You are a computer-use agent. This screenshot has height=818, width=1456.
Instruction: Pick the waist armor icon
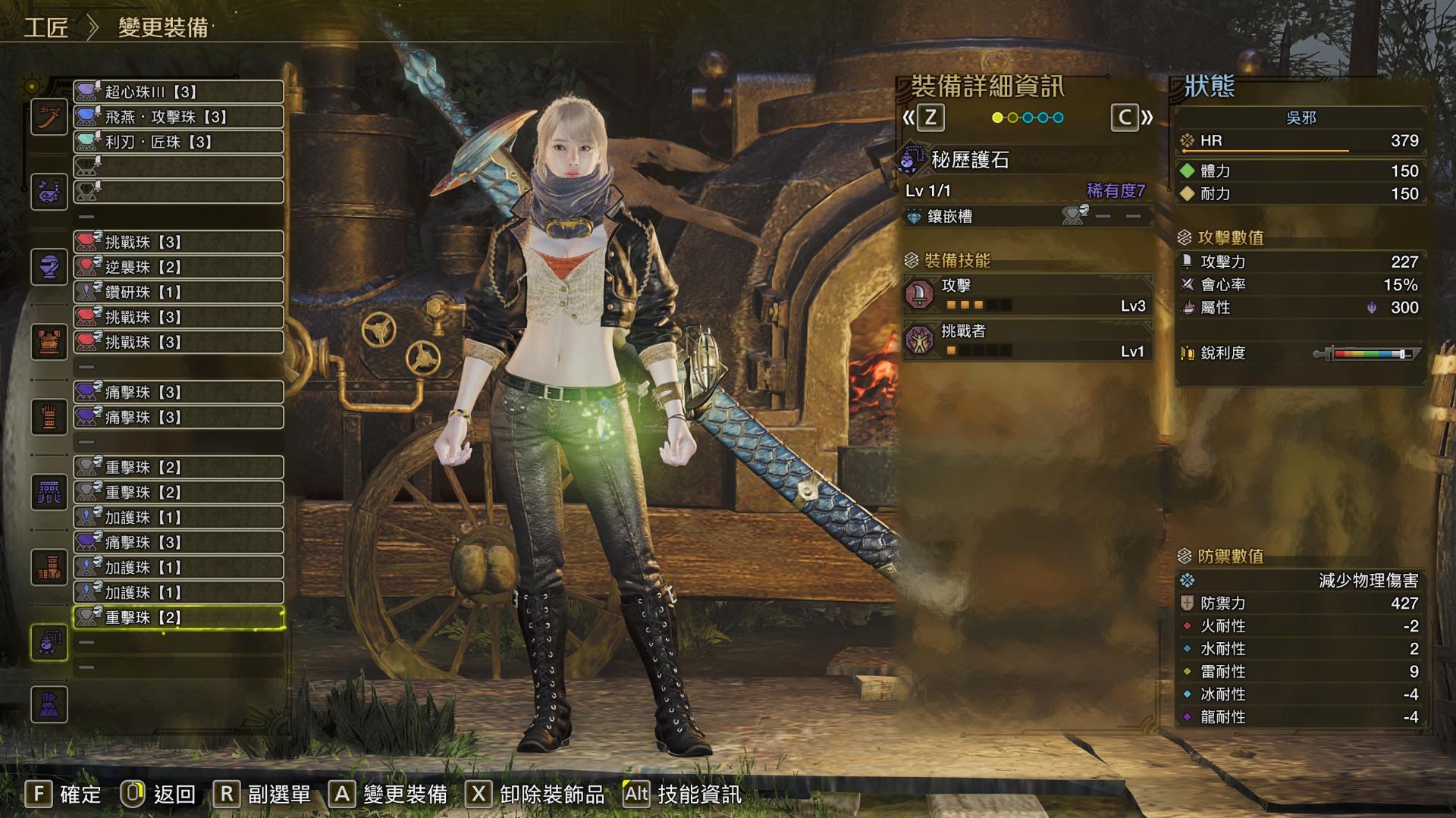click(49, 492)
